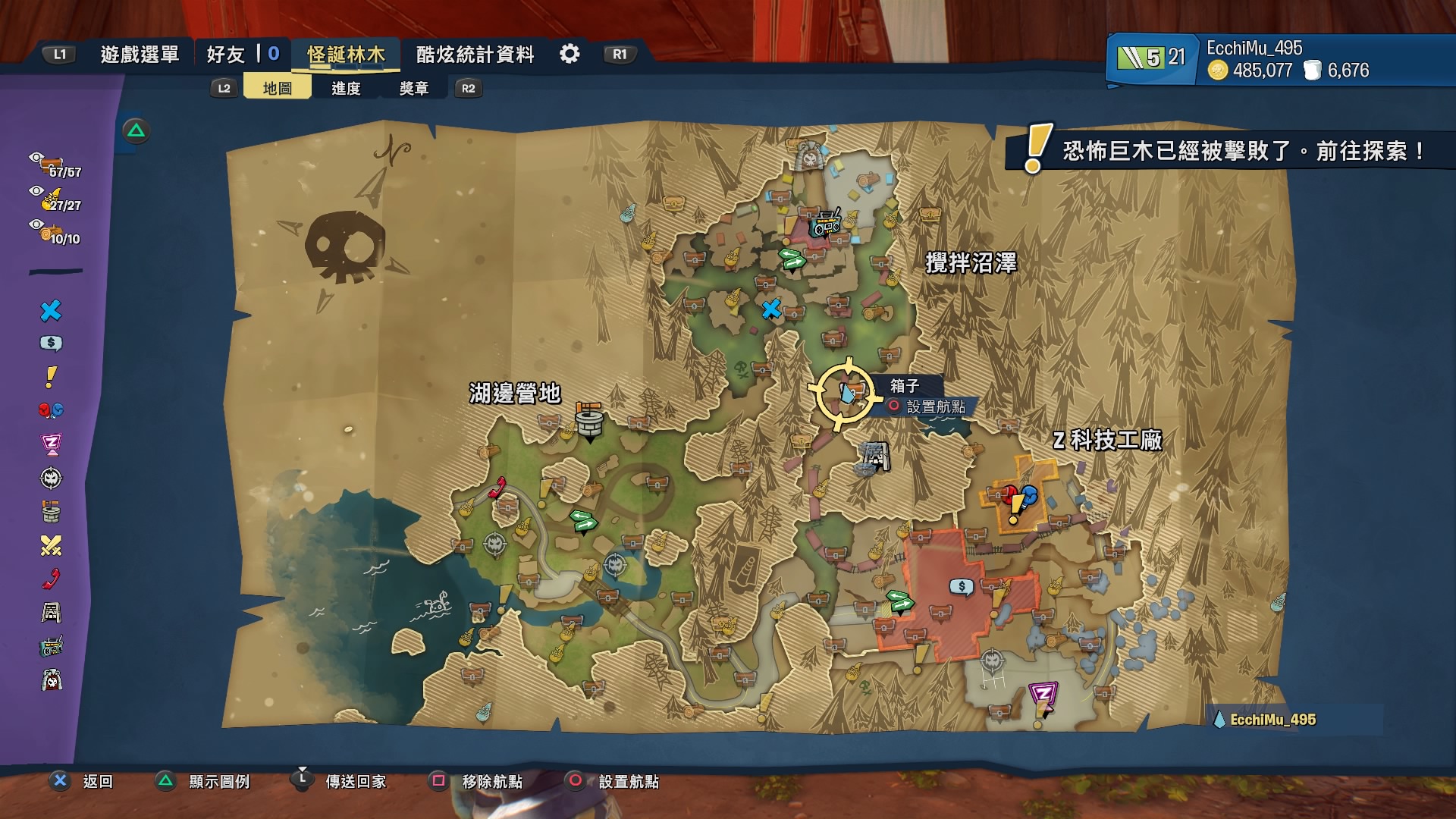Choose the yellow exclamation mark legend entry
1456x819 pixels.
click(x=51, y=377)
